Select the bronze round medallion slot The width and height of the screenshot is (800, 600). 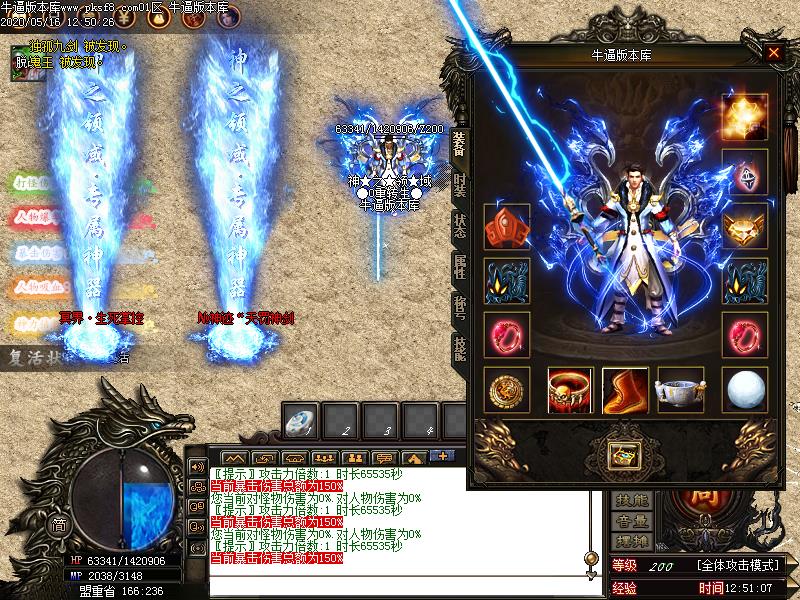point(506,390)
